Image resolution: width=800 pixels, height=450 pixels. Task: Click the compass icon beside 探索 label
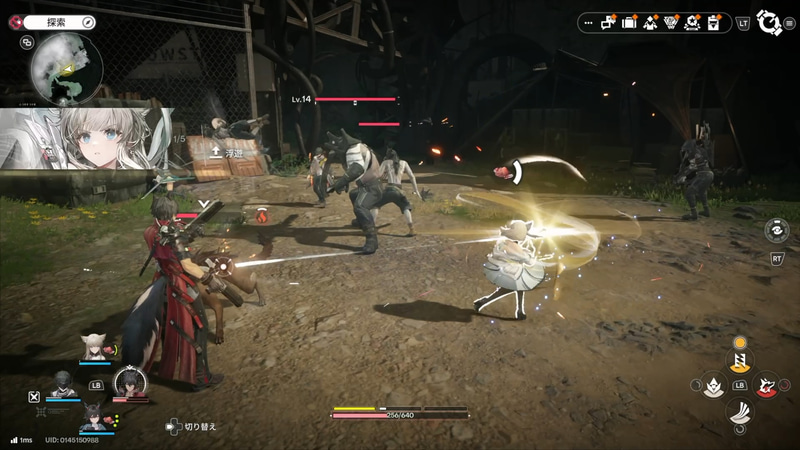point(87,21)
